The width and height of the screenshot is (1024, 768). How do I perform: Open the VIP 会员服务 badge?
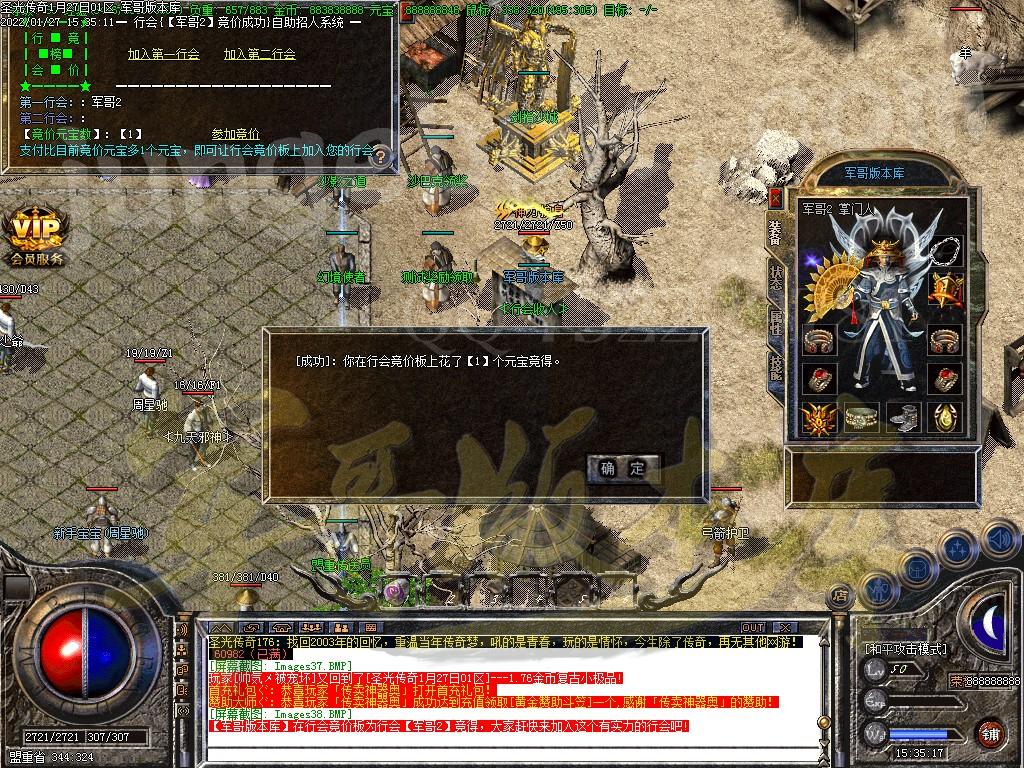tap(36, 238)
